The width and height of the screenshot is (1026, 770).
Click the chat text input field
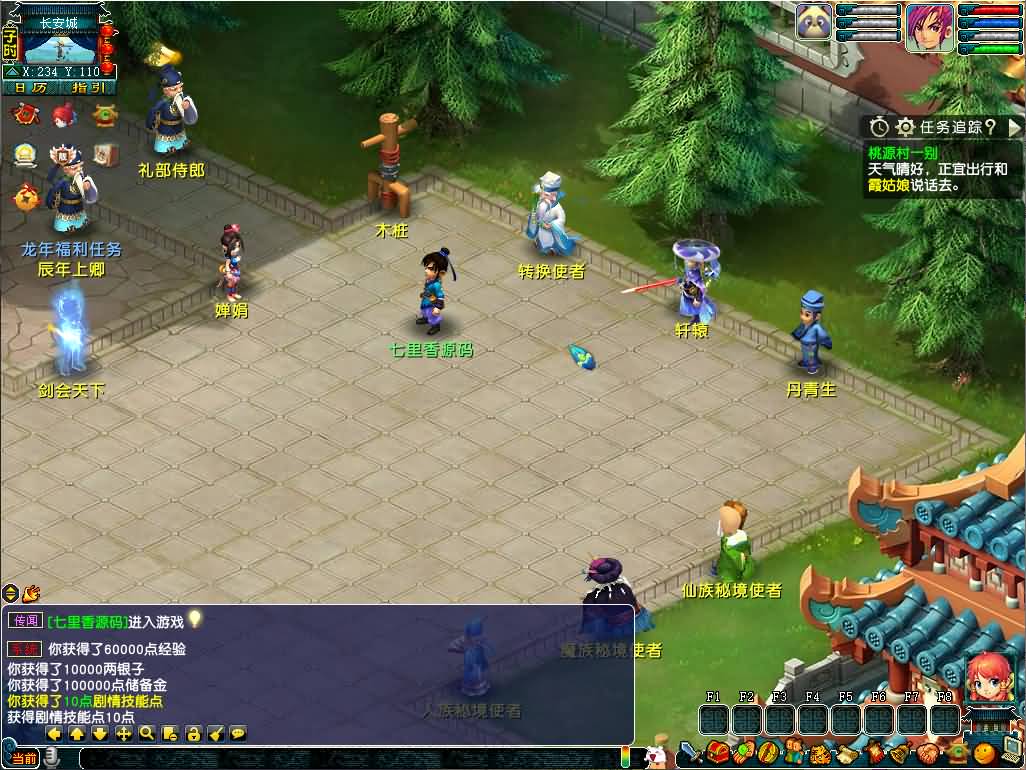(340, 758)
